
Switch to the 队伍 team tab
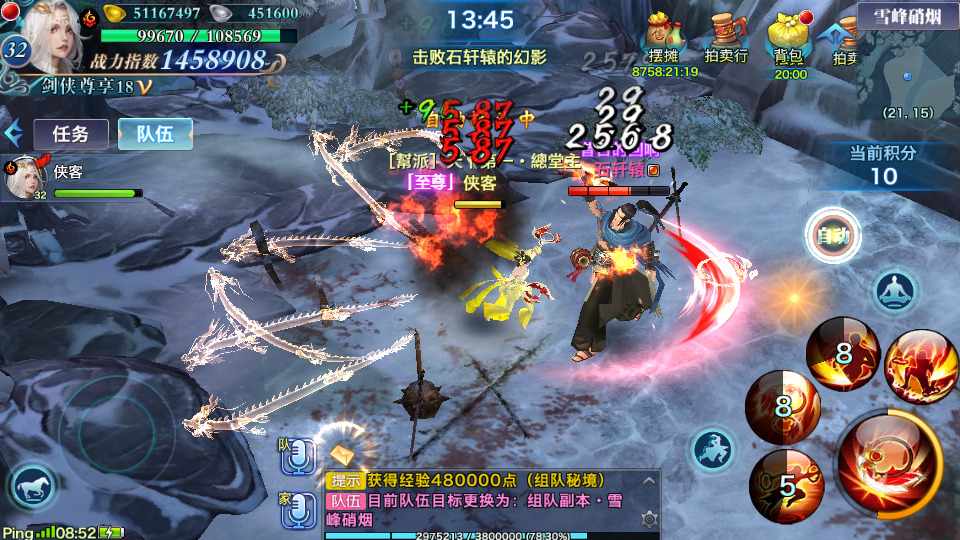click(x=155, y=134)
